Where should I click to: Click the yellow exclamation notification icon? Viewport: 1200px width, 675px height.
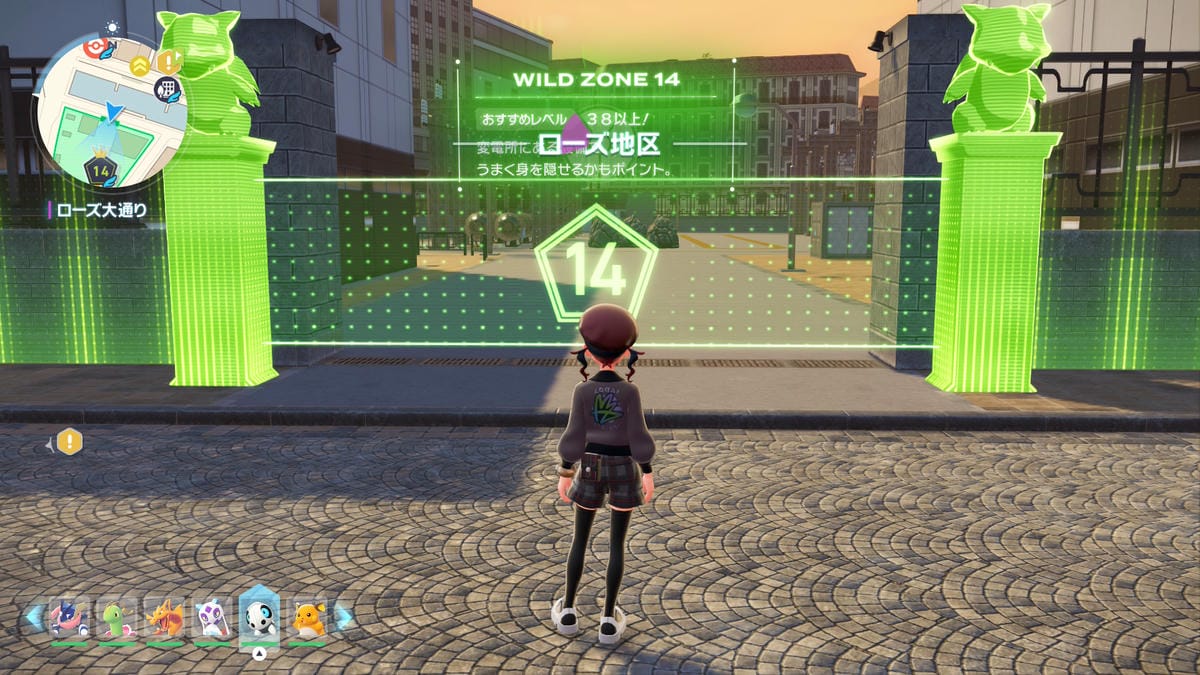69,441
